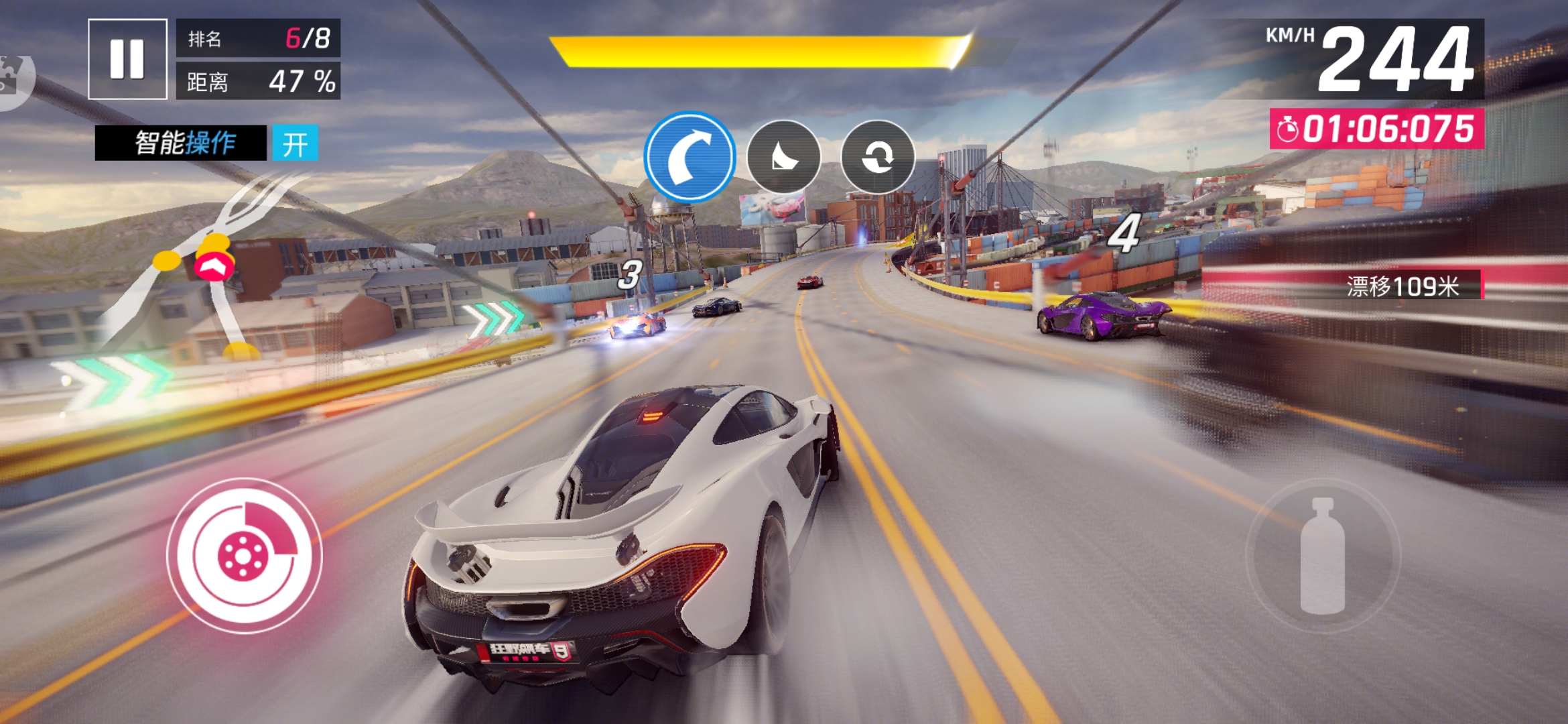Toggle the smart control switch (开)

pyautogui.click(x=295, y=143)
